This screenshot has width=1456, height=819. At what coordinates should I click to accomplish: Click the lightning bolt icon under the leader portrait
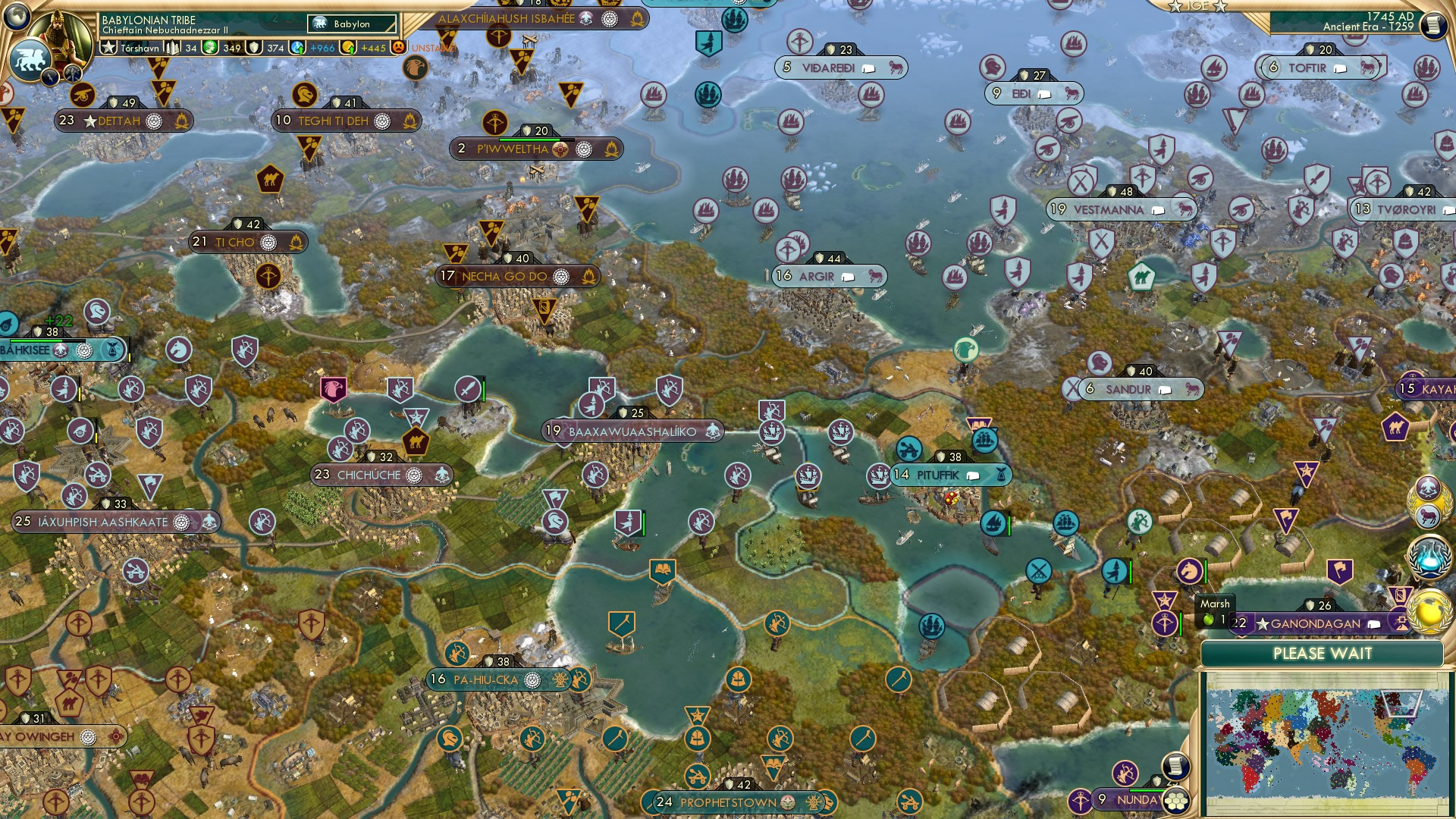click(x=52, y=76)
